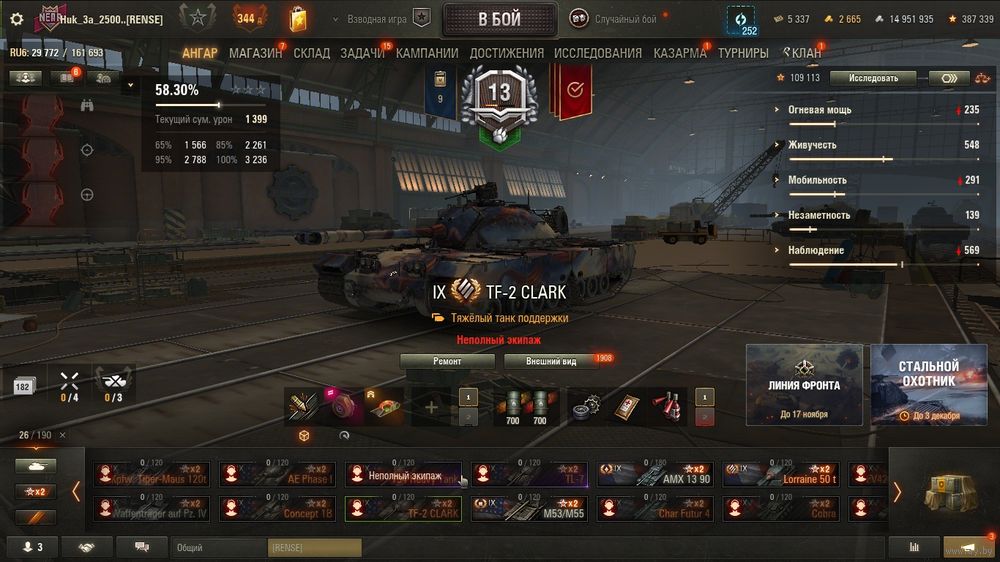Switch to the МАГАЗИН tab
Image resolution: width=1000 pixels, height=562 pixels.
tap(255, 53)
